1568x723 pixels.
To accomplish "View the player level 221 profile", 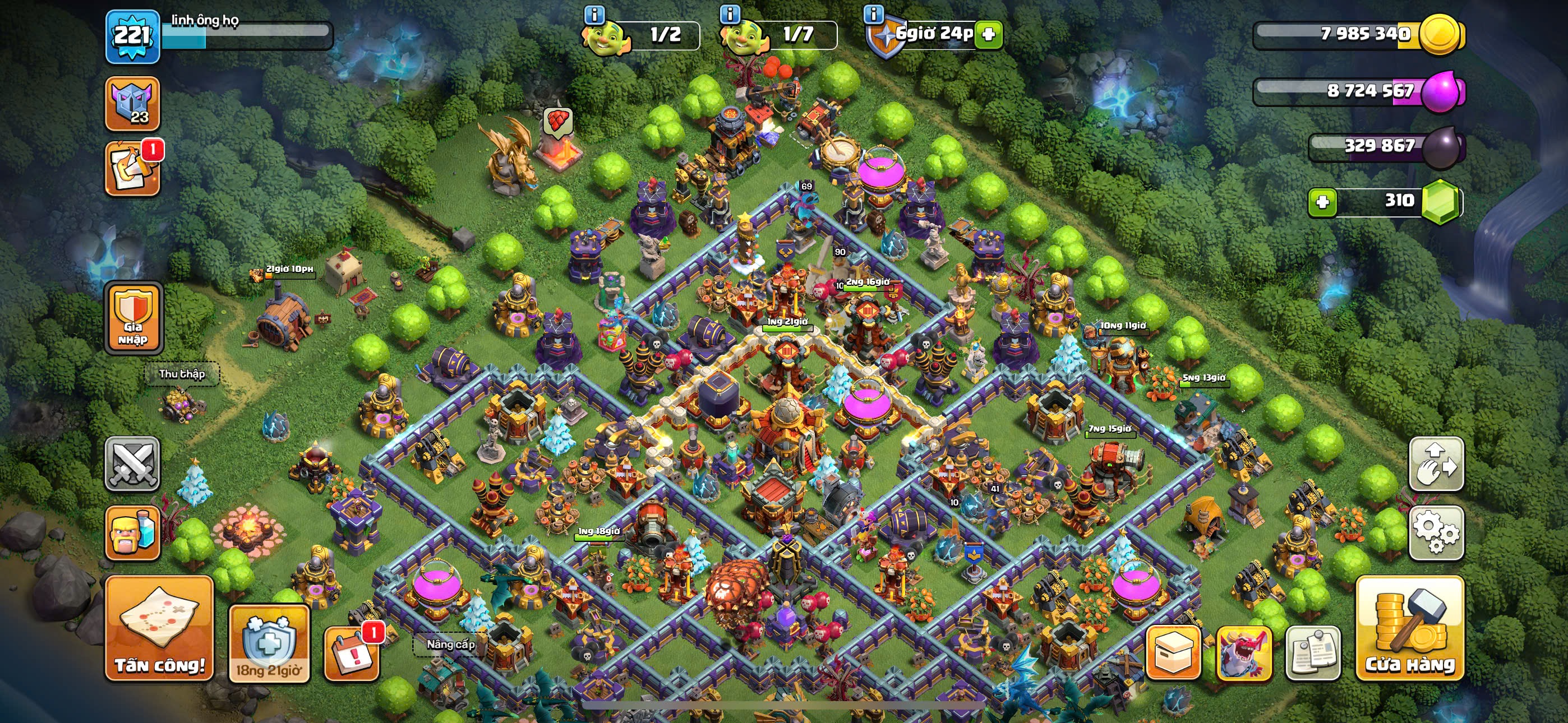I will coord(133,36).
